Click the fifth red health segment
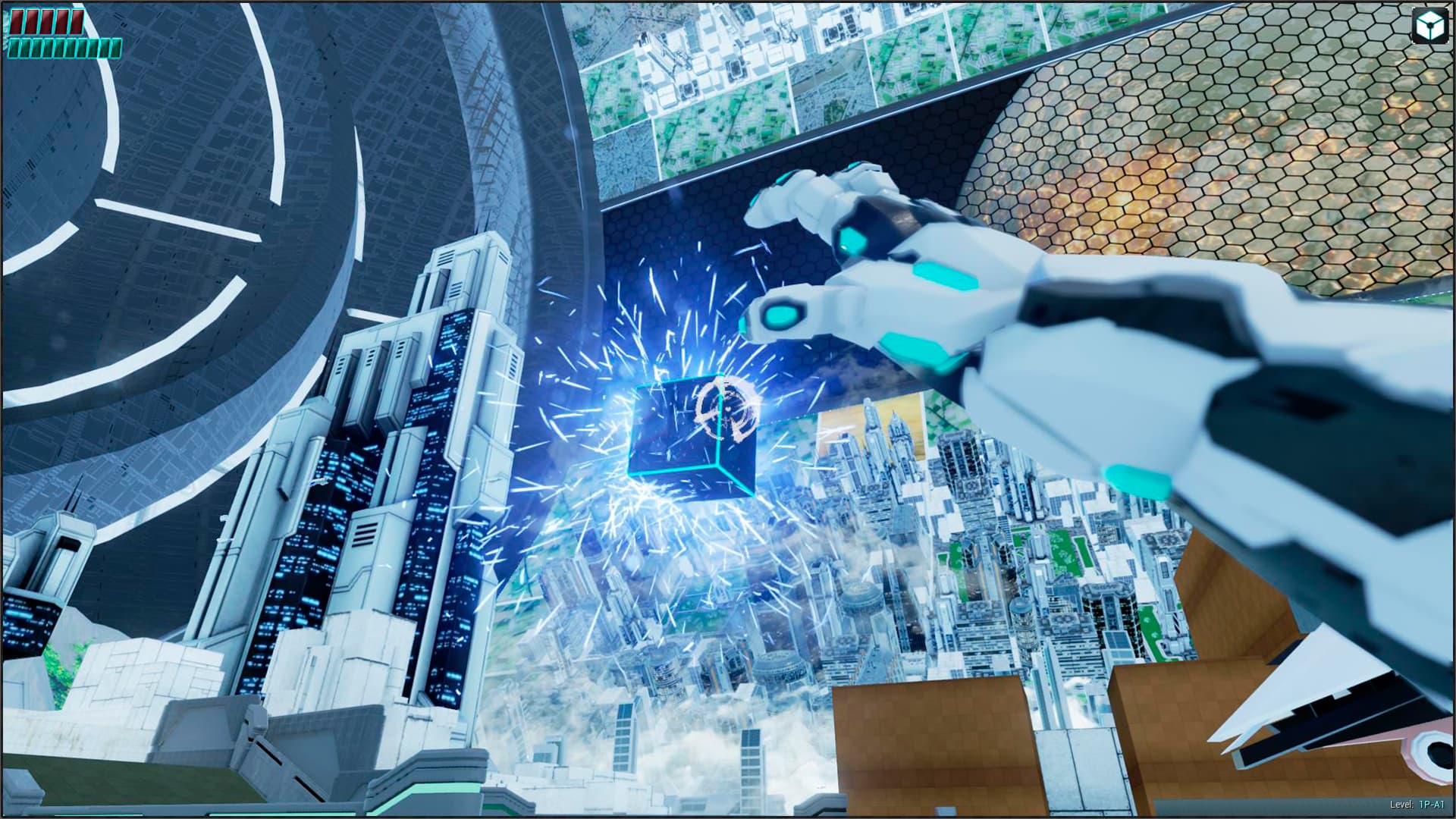Screen dimensions: 1456x819 pos(77,23)
